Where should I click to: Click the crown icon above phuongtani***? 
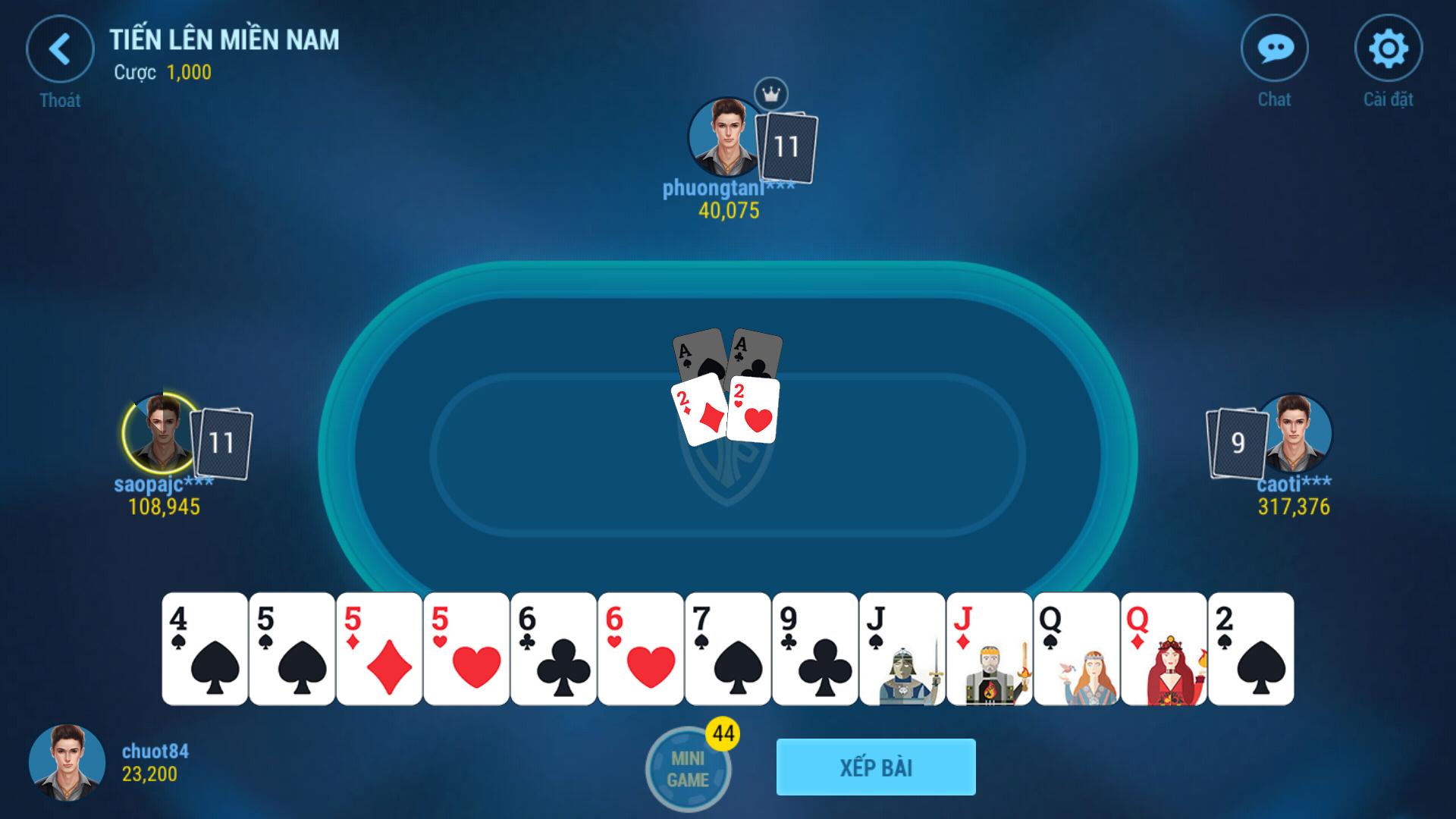[x=772, y=93]
